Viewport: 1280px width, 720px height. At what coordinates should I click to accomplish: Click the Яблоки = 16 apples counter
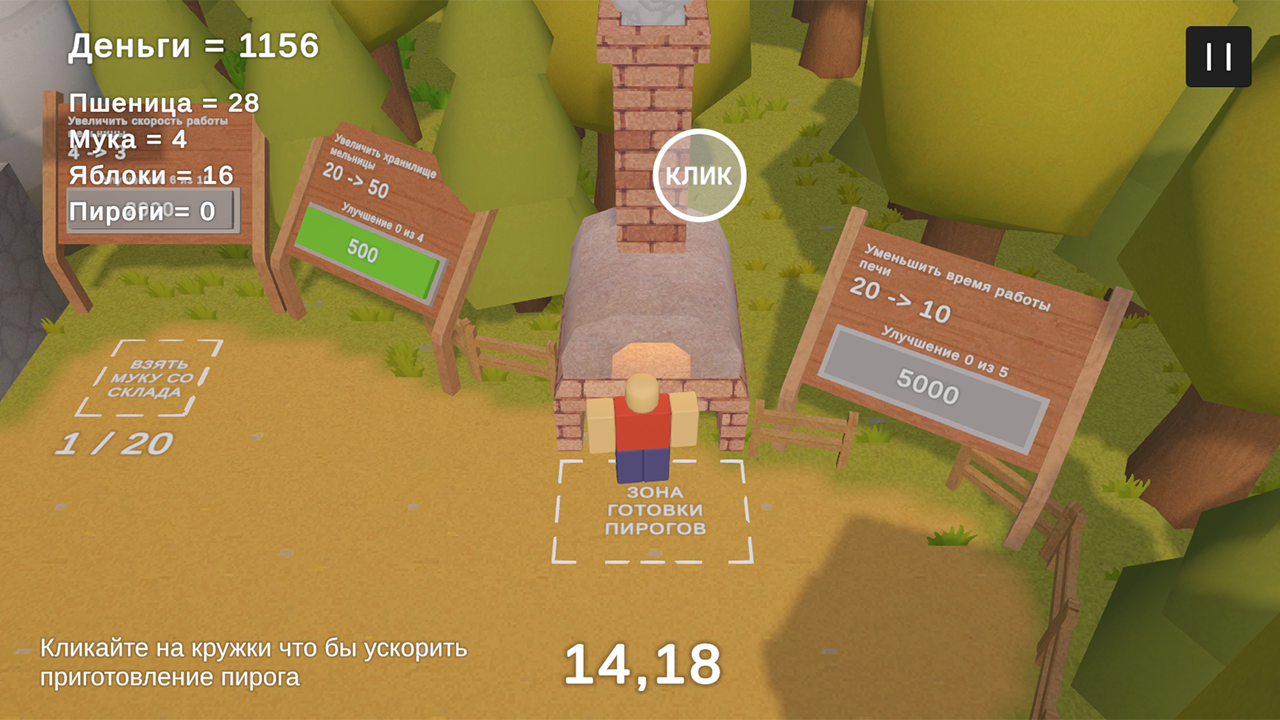coord(149,174)
